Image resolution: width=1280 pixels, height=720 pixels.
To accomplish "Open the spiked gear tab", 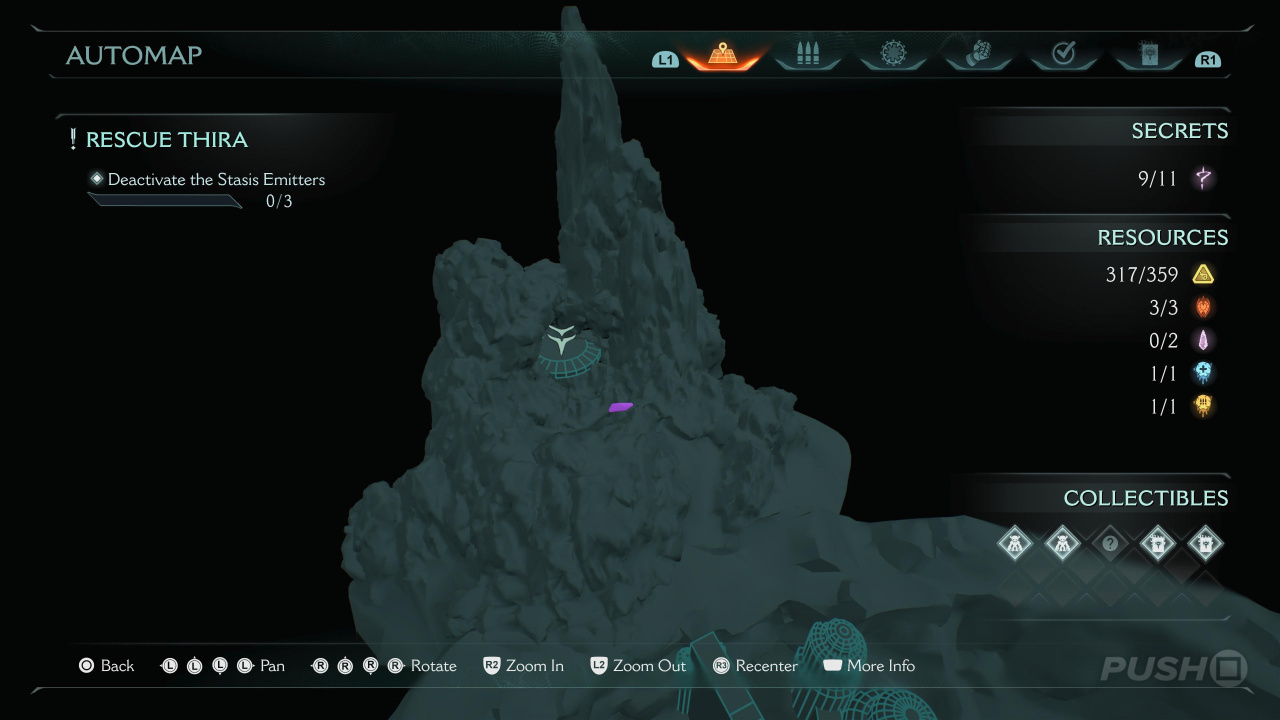I will point(893,55).
